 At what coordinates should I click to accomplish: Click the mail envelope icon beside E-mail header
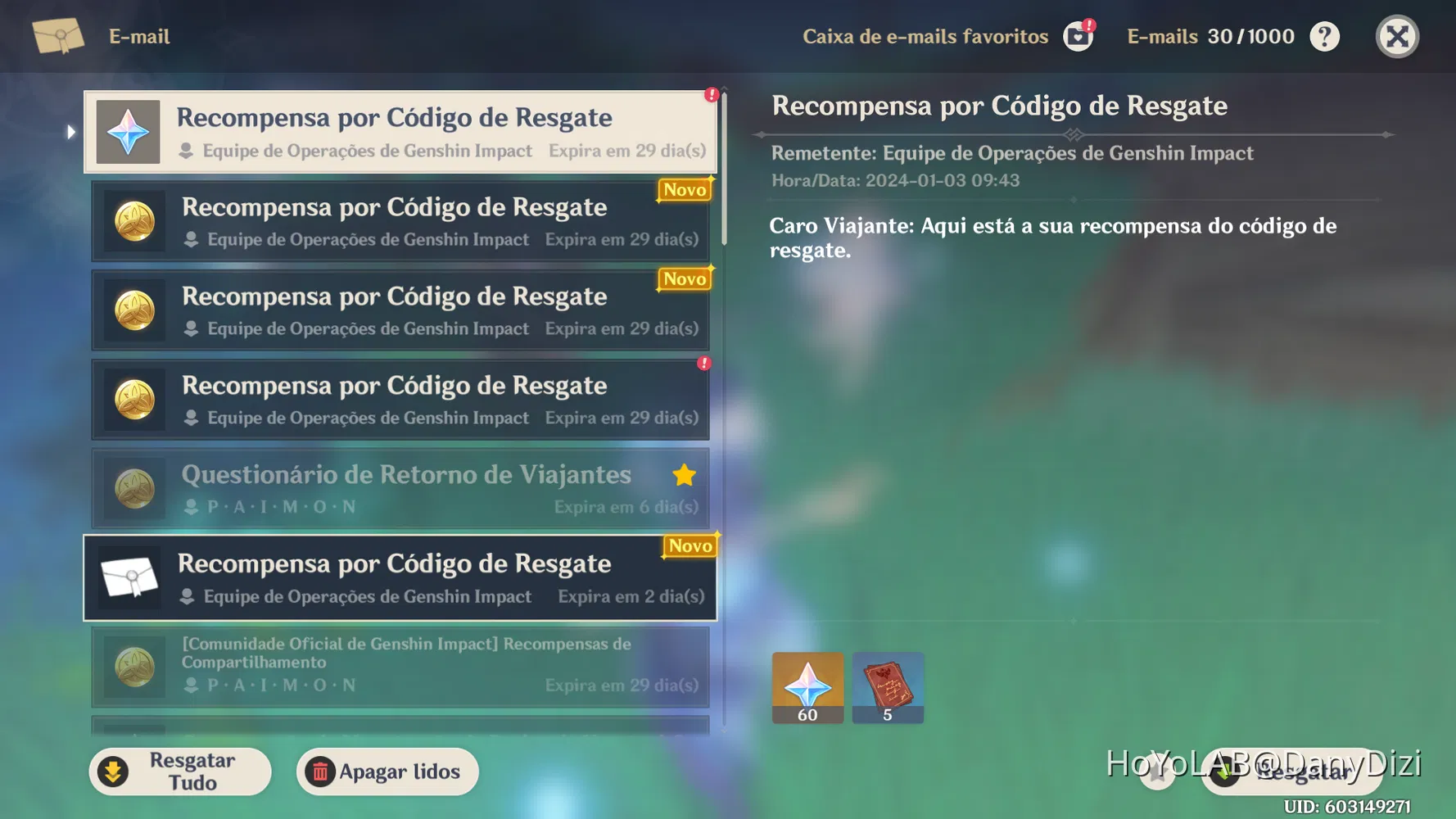(x=57, y=36)
